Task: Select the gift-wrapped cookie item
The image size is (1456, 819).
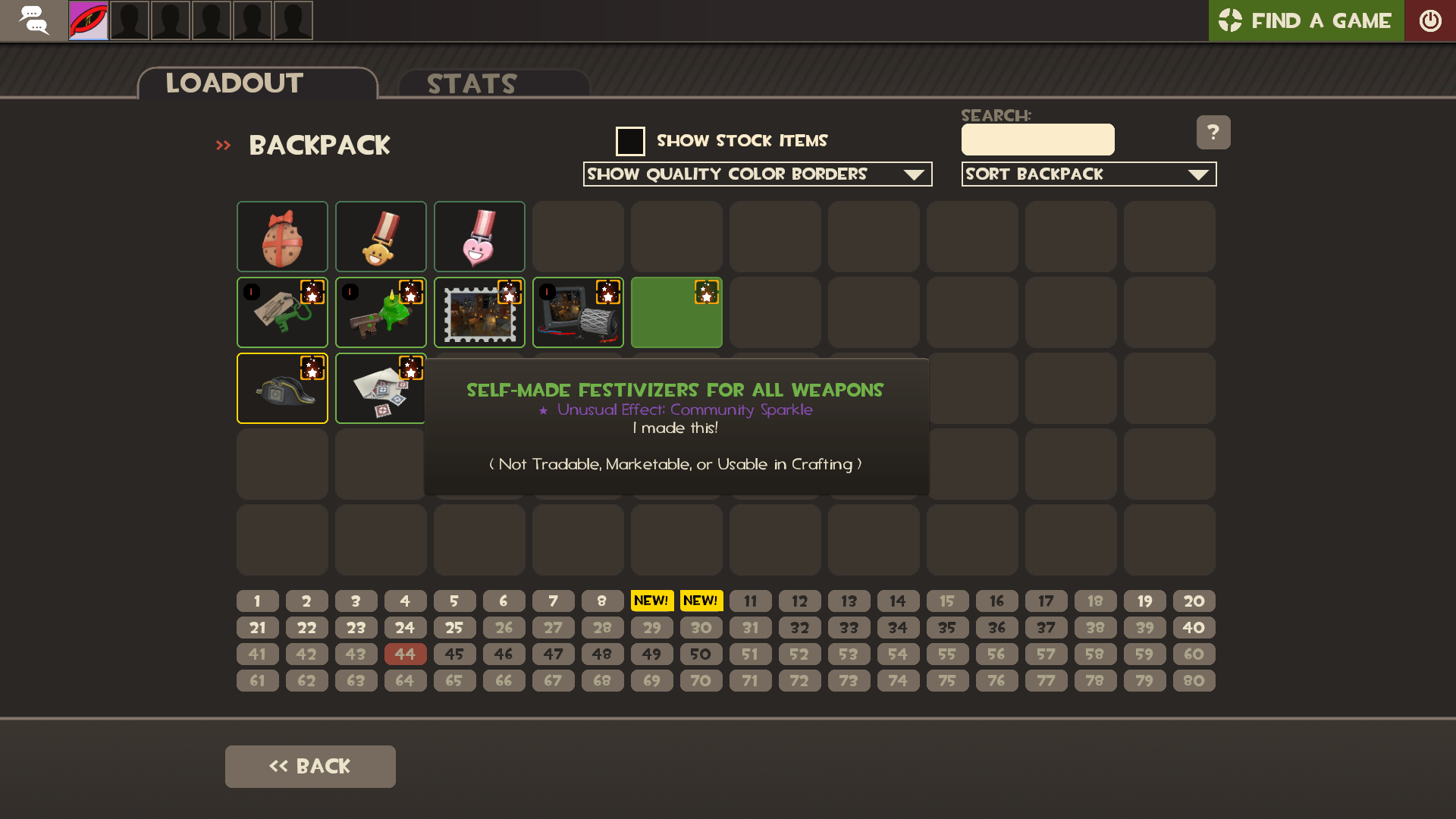Action: 282,237
